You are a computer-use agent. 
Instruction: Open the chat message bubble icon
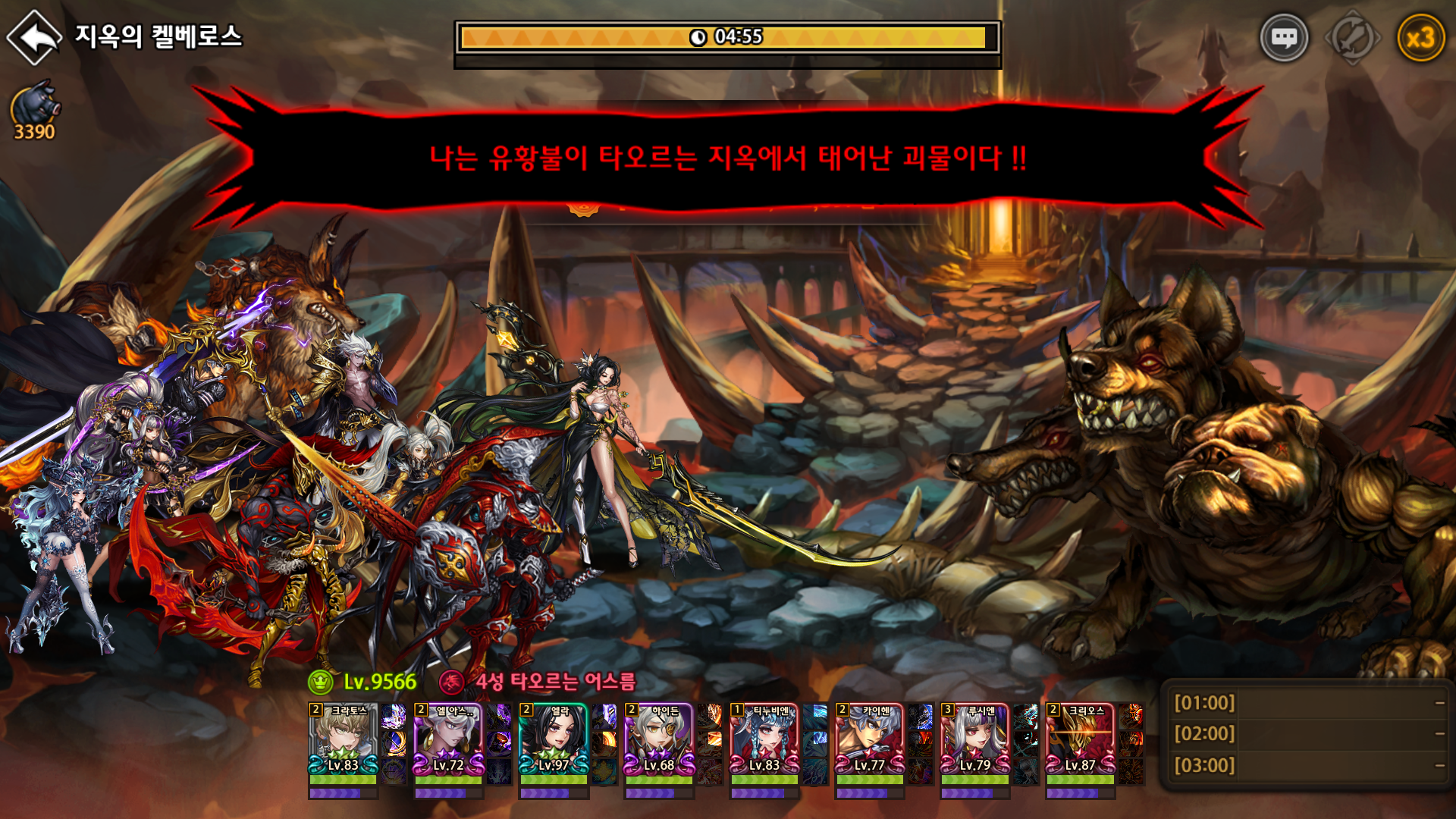click(x=1285, y=36)
